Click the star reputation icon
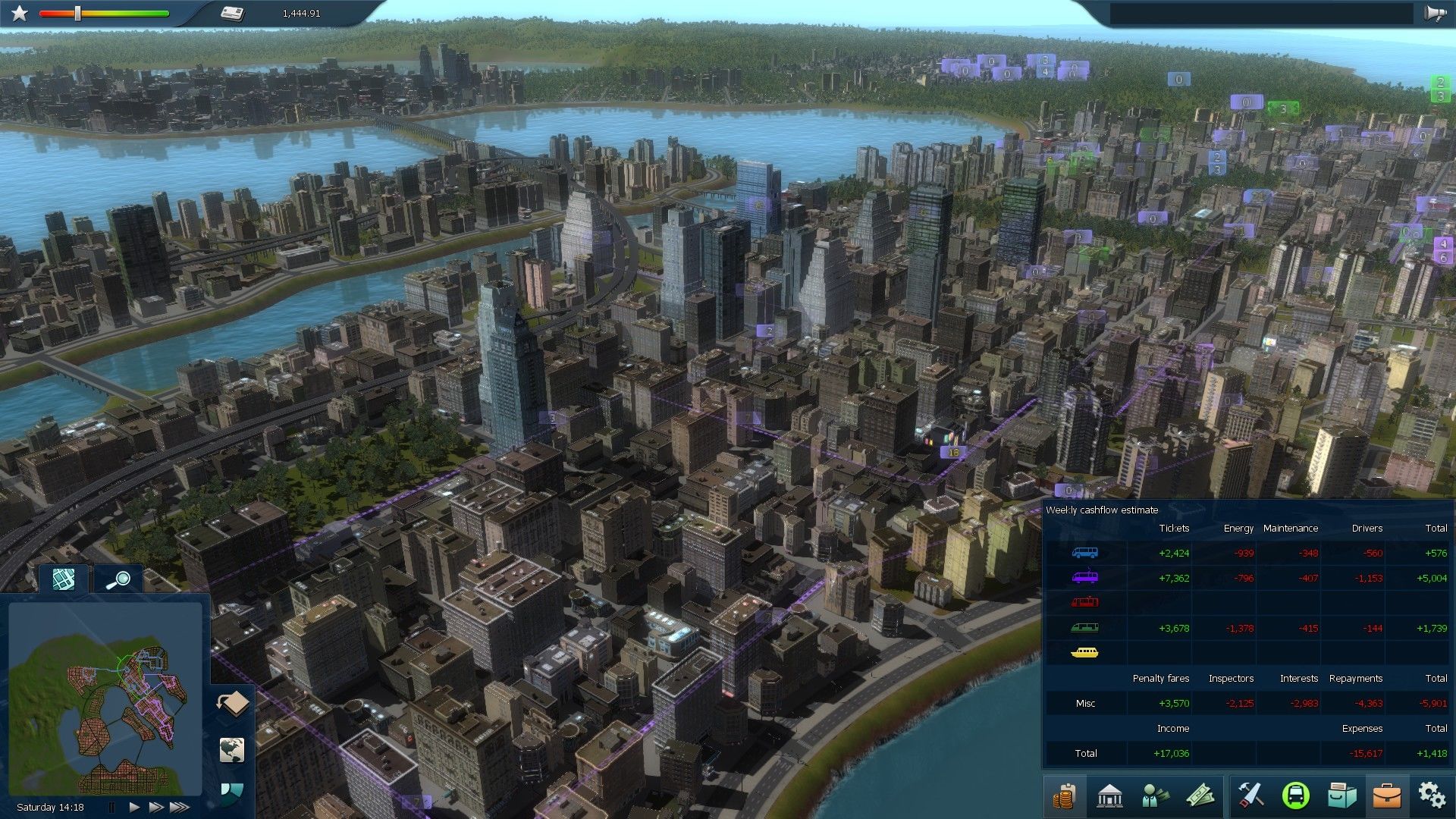This screenshot has height=819, width=1456. click(x=20, y=14)
